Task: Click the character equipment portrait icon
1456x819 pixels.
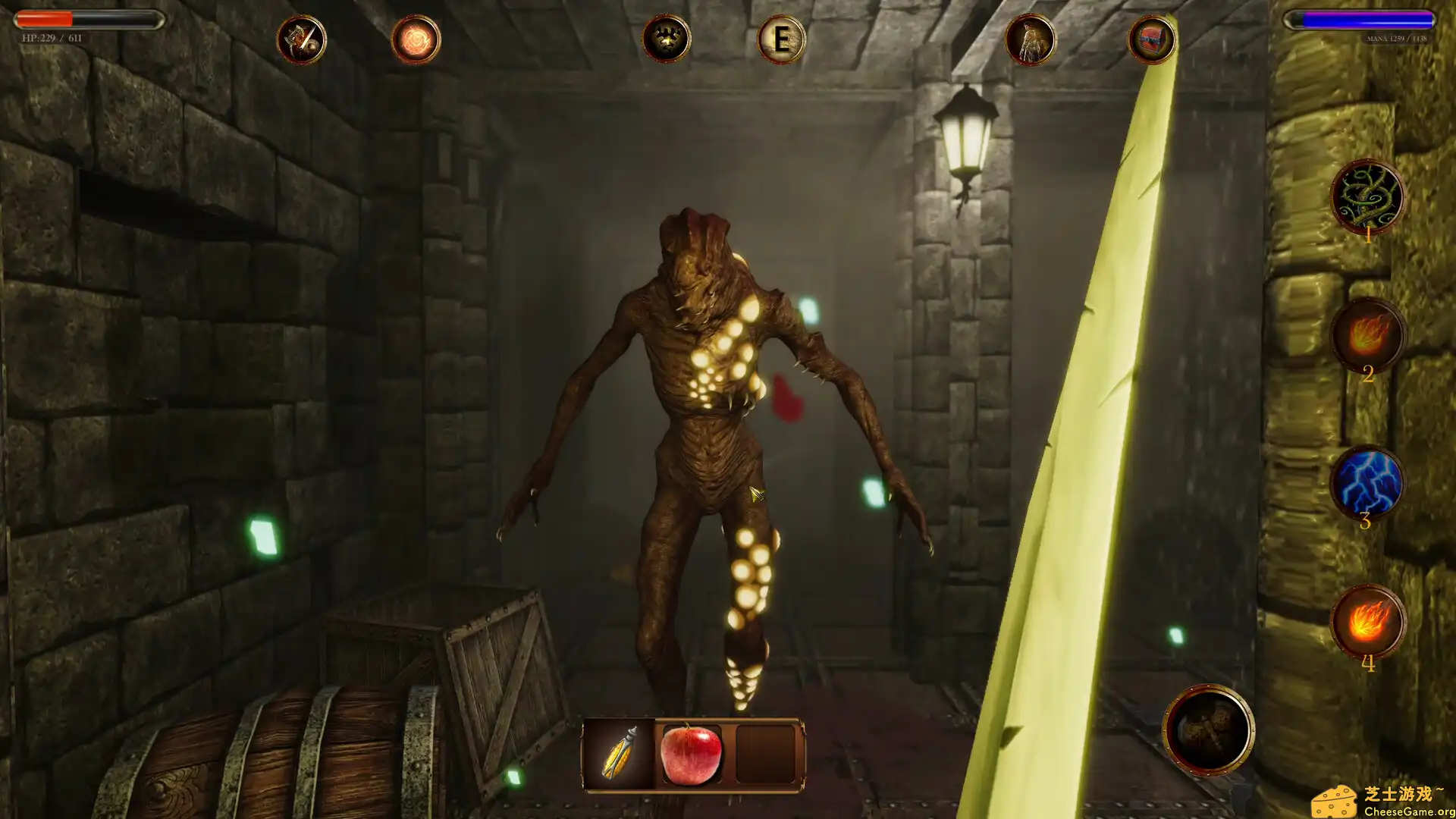Action: (x=1031, y=39)
